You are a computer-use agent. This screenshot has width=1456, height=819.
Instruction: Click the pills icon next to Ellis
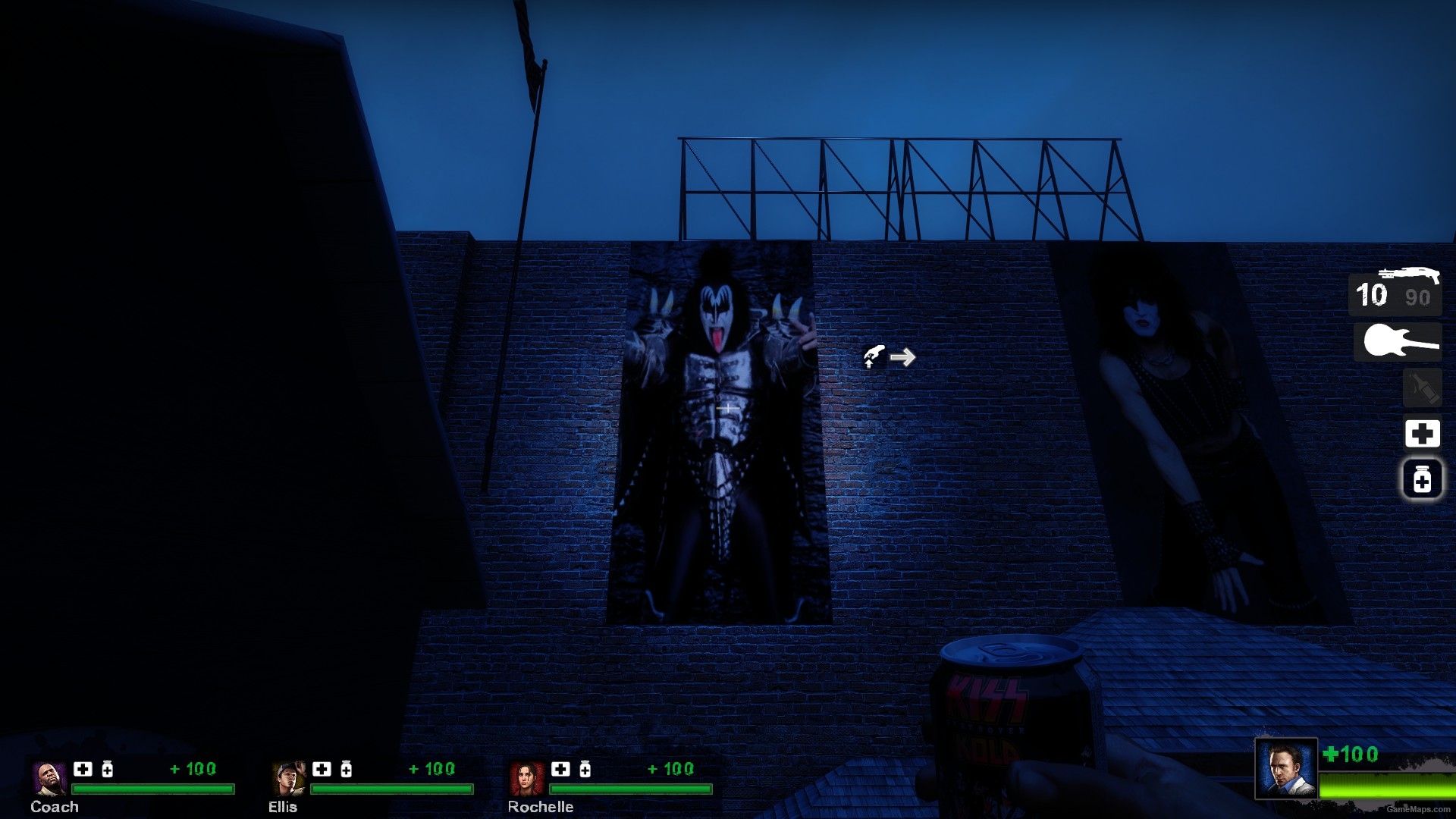click(346, 768)
